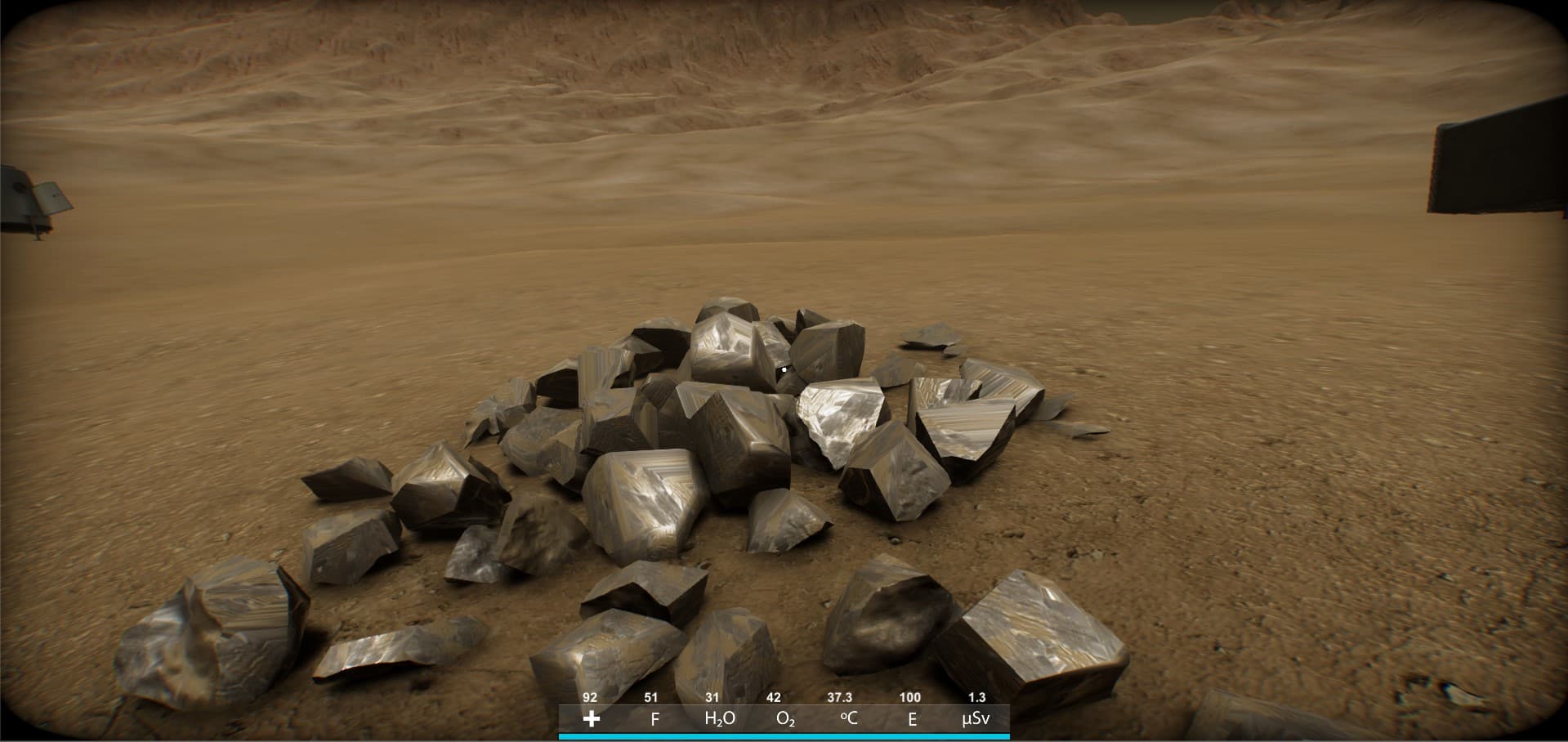Click the energy value reading 100
1568x742 pixels.
[x=909, y=698]
